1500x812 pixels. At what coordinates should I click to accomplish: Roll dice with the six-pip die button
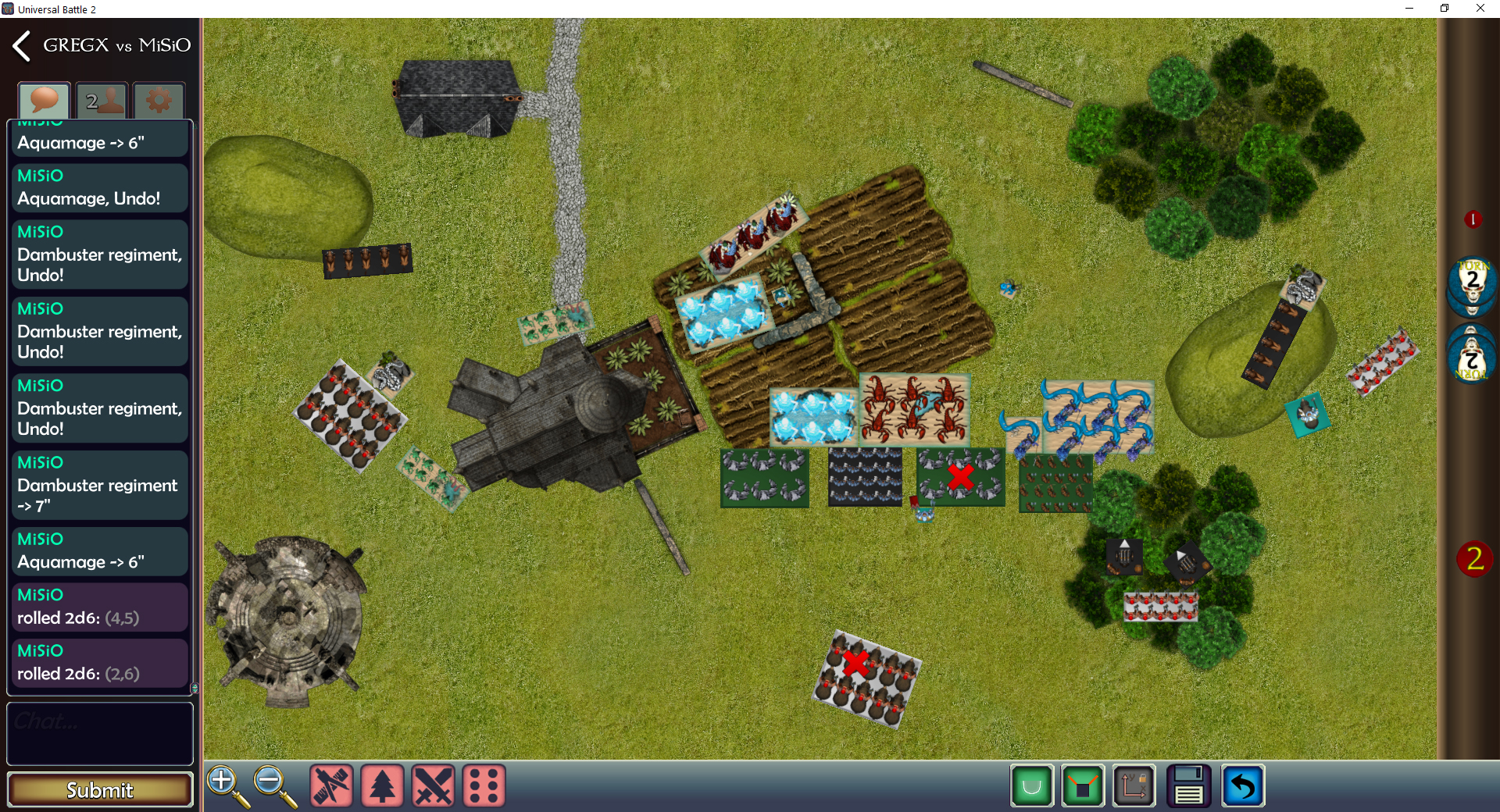[484, 785]
